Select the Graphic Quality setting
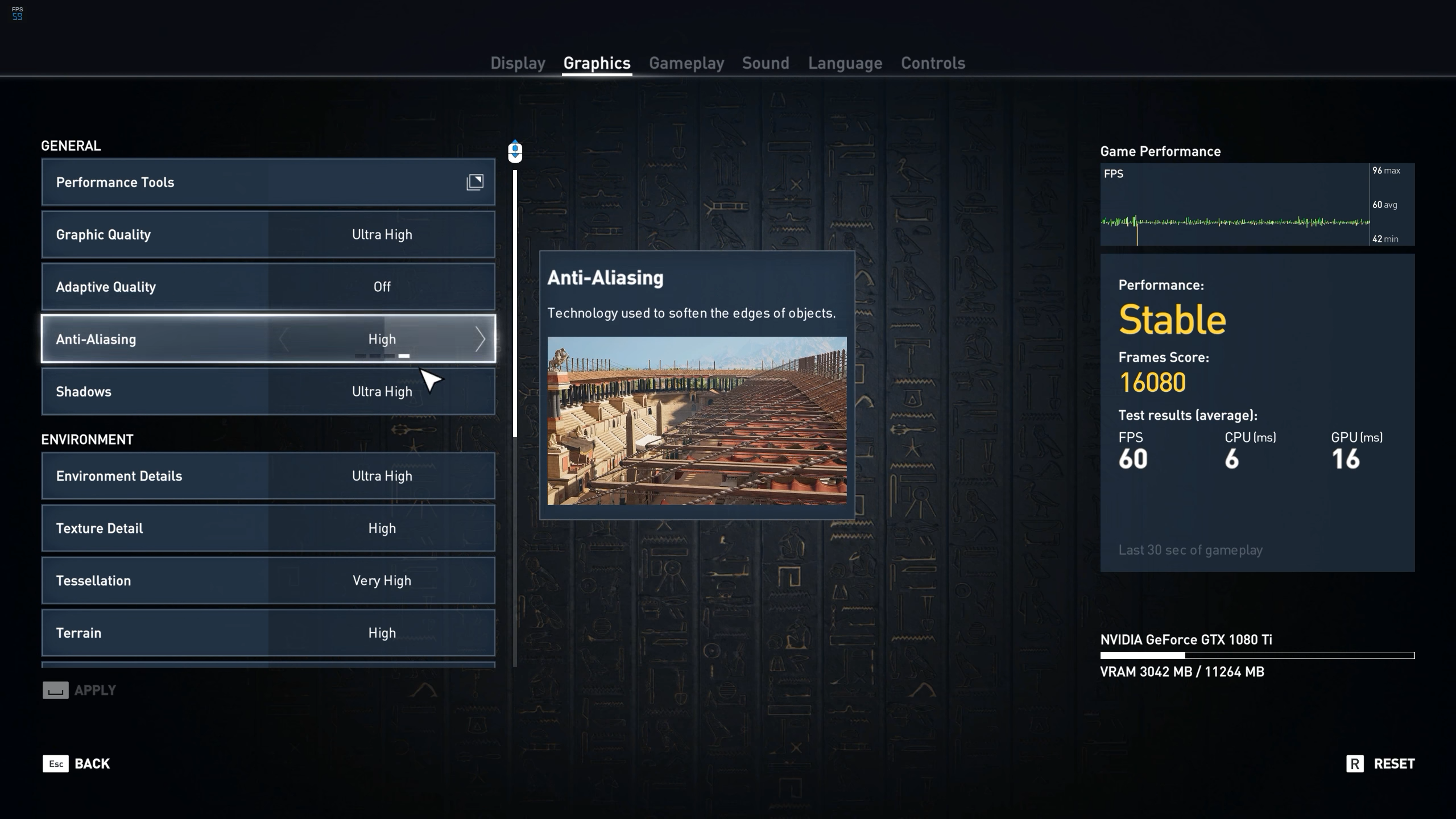 pyautogui.click(x=268, y=234)
